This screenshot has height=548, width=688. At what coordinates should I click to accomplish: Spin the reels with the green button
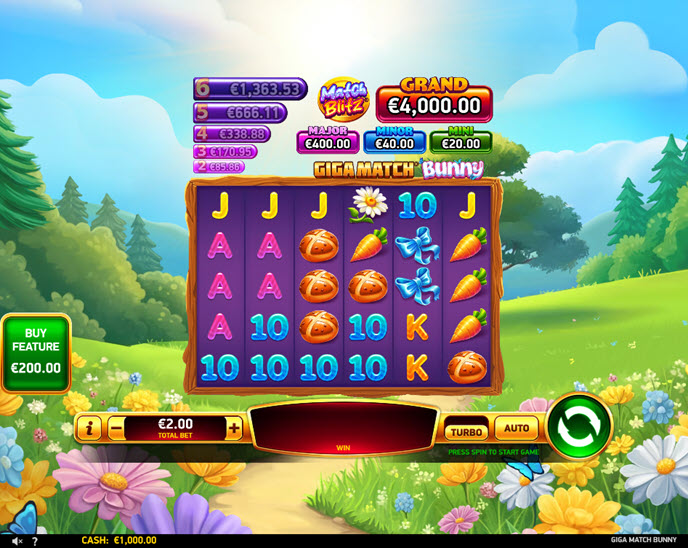click(x=578, y=426)
